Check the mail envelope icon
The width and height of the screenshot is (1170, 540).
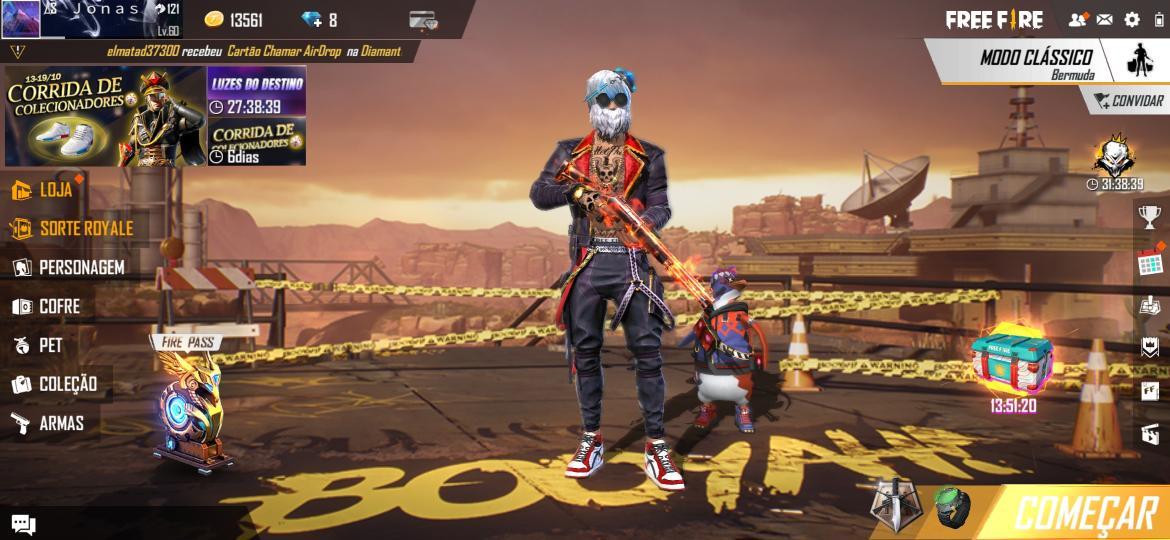coord(1105,20)
